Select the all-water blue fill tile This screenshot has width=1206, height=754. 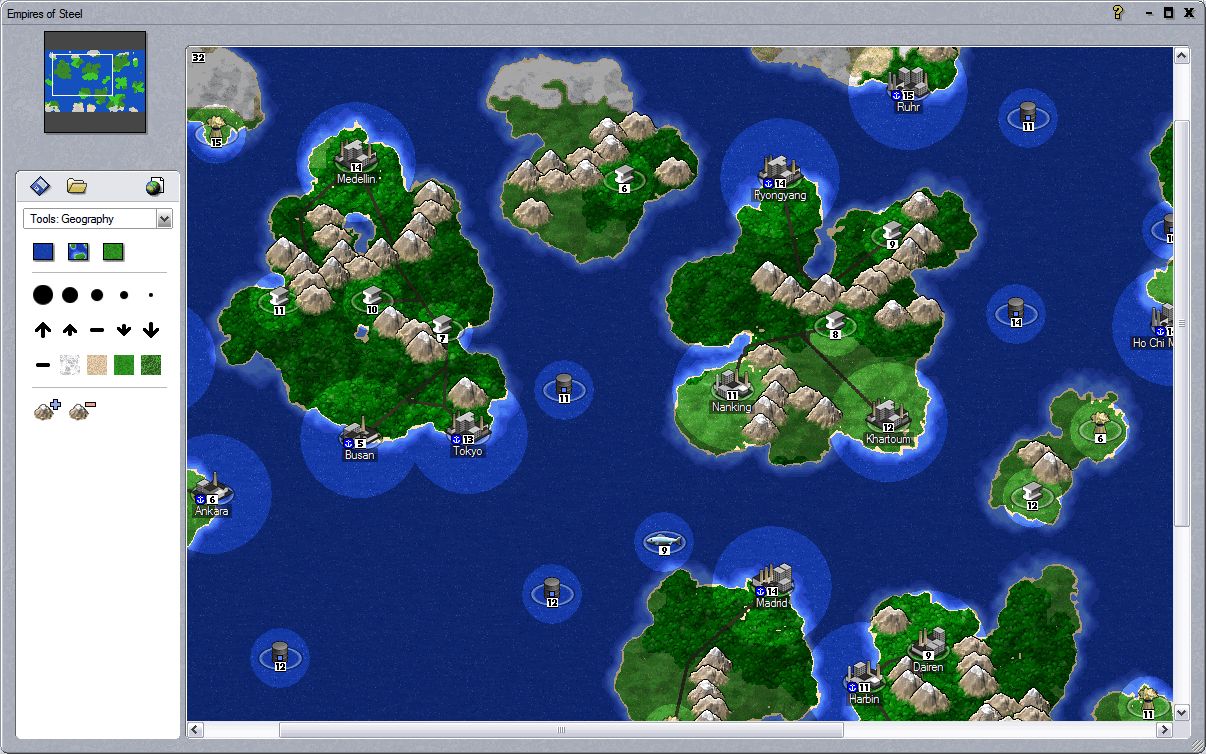[43, 252]
